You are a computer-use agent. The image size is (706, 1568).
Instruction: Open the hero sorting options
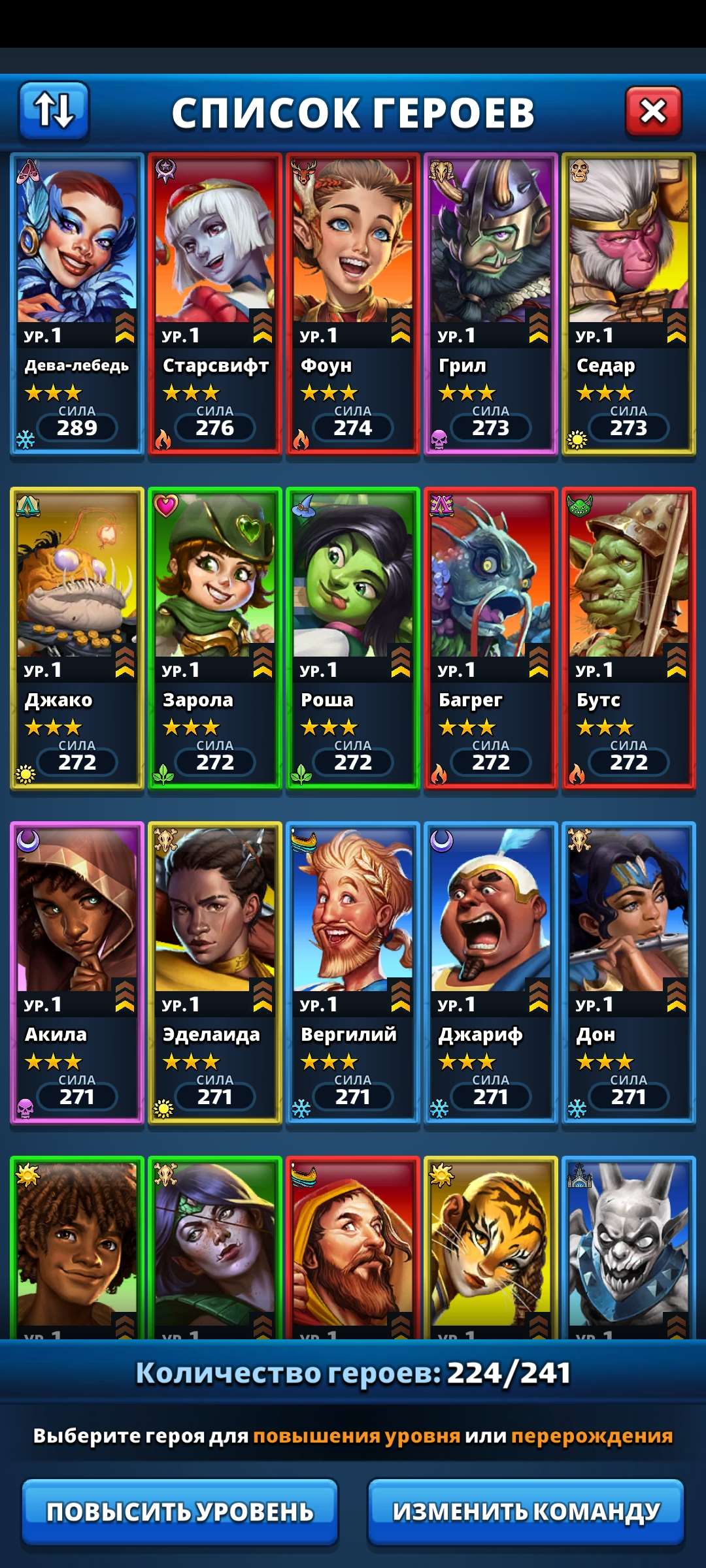click(54, 110)
